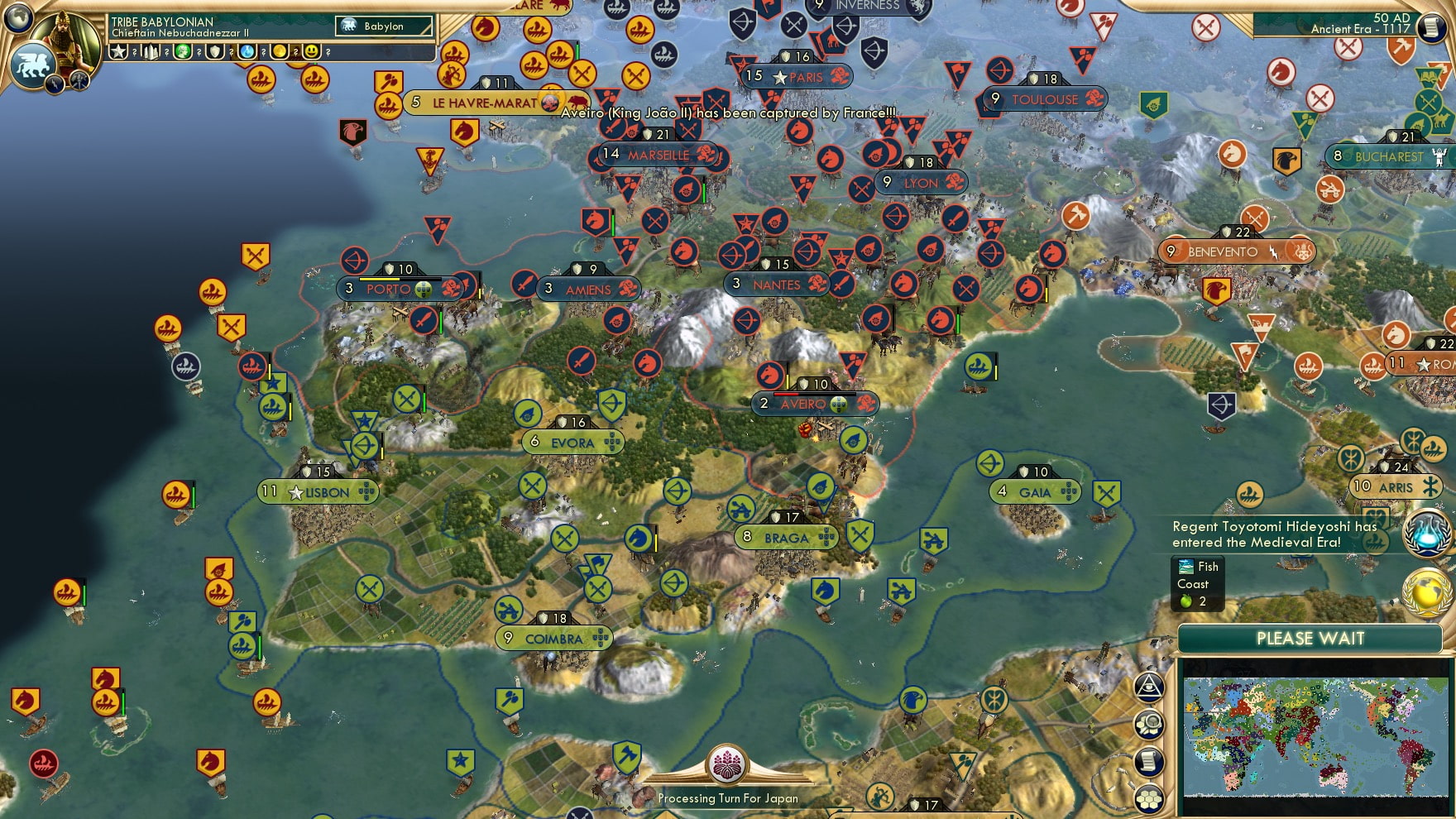Open the notification log scroll beside the minimap
The height and width of the screenshot is (819, 1456).
1148,760
